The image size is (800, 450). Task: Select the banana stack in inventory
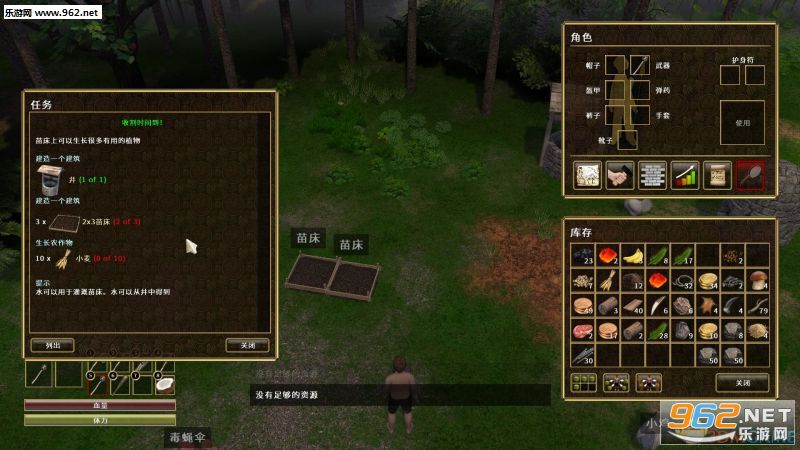(633, 256)
